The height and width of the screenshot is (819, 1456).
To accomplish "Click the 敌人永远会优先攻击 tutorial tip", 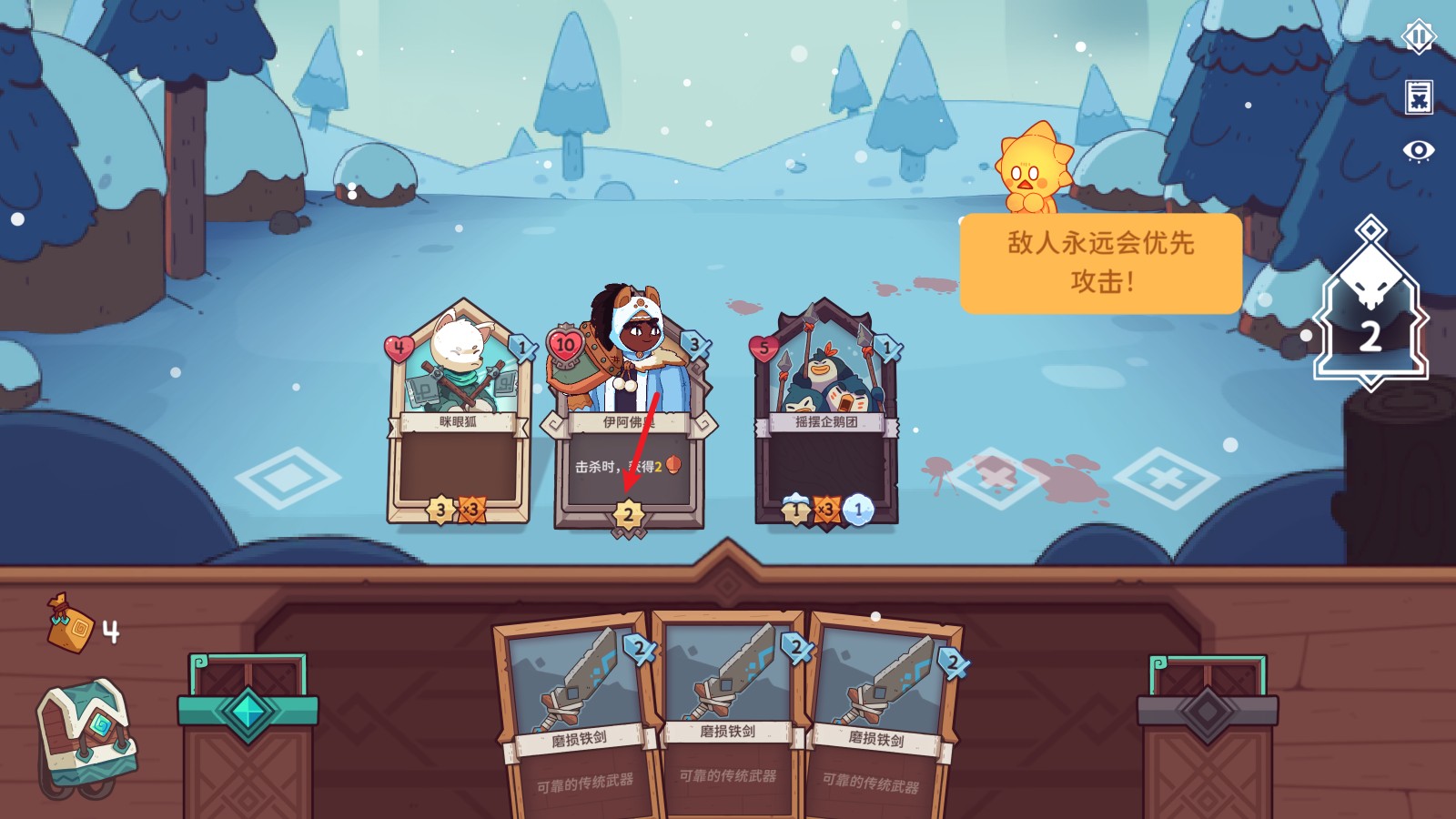I will [1100, 263].
